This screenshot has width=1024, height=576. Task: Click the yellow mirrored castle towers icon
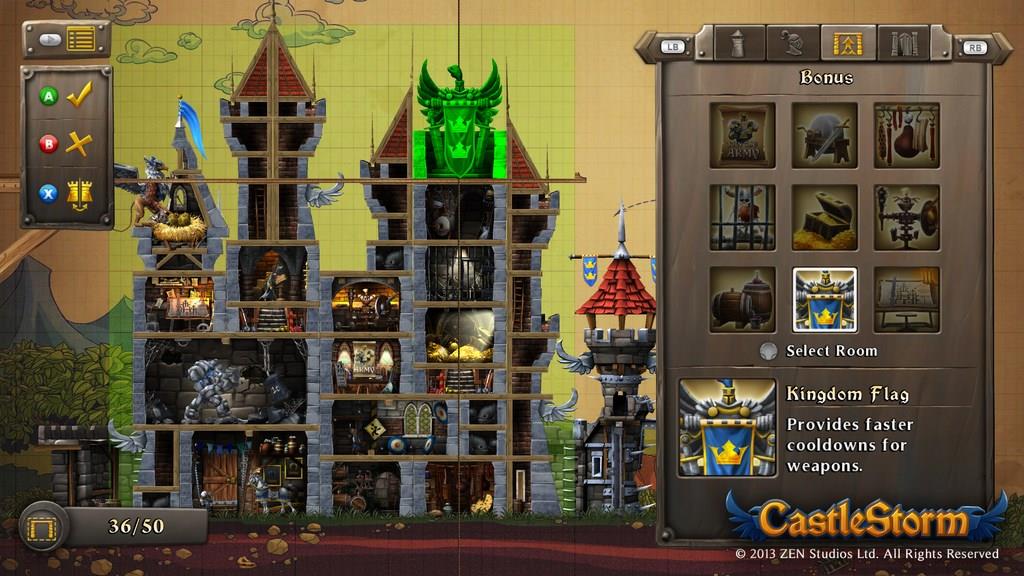(79, 193)
